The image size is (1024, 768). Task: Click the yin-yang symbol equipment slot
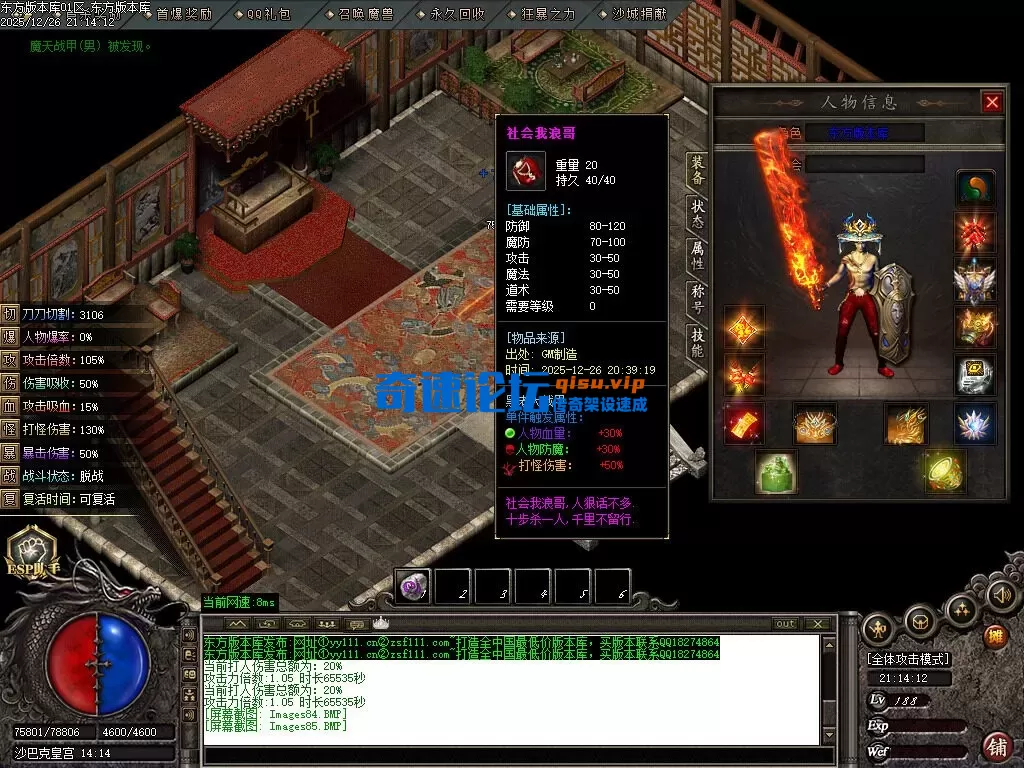click(975, 187)
